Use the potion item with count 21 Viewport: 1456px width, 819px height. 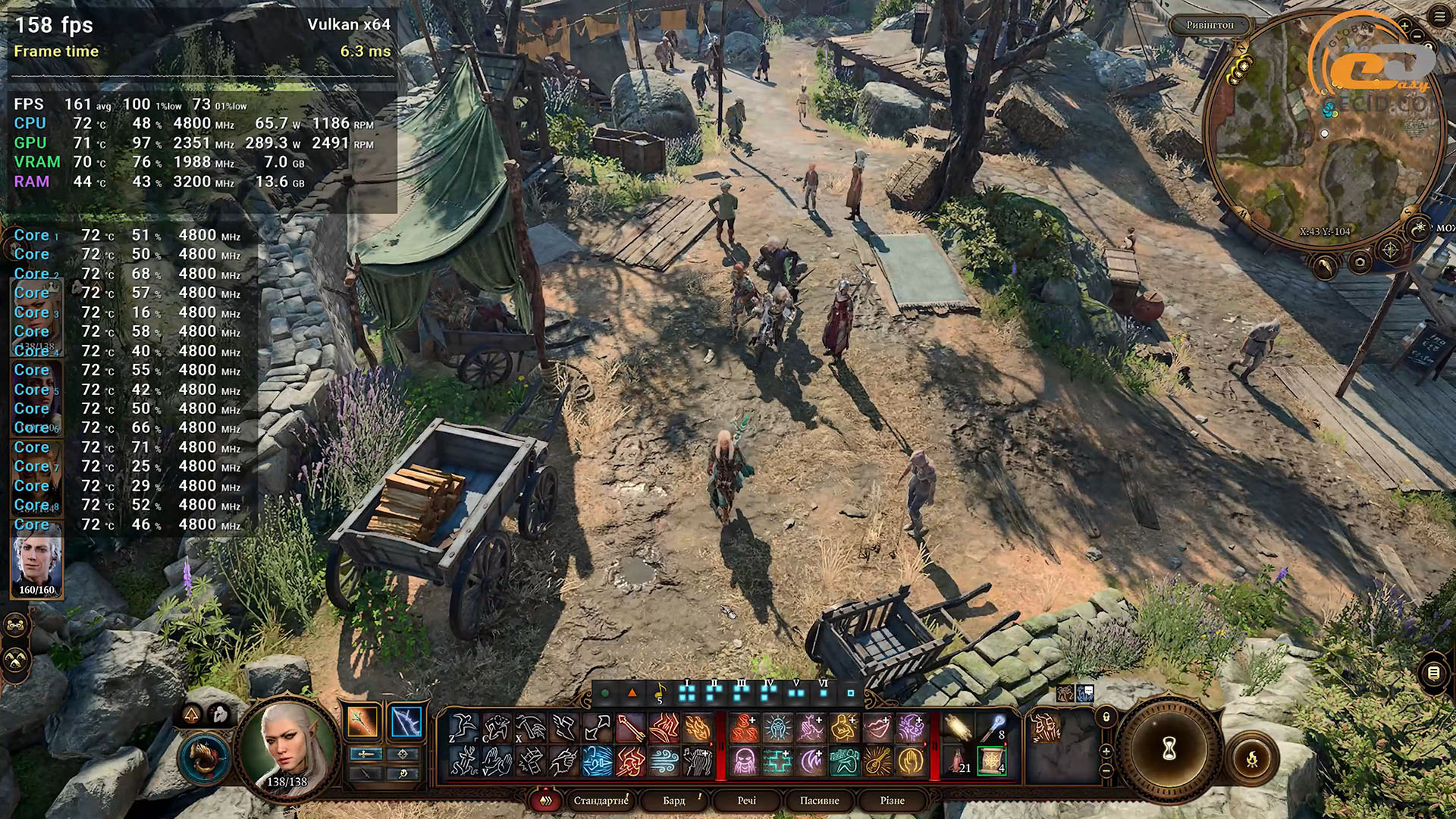[x=958, y=761]
